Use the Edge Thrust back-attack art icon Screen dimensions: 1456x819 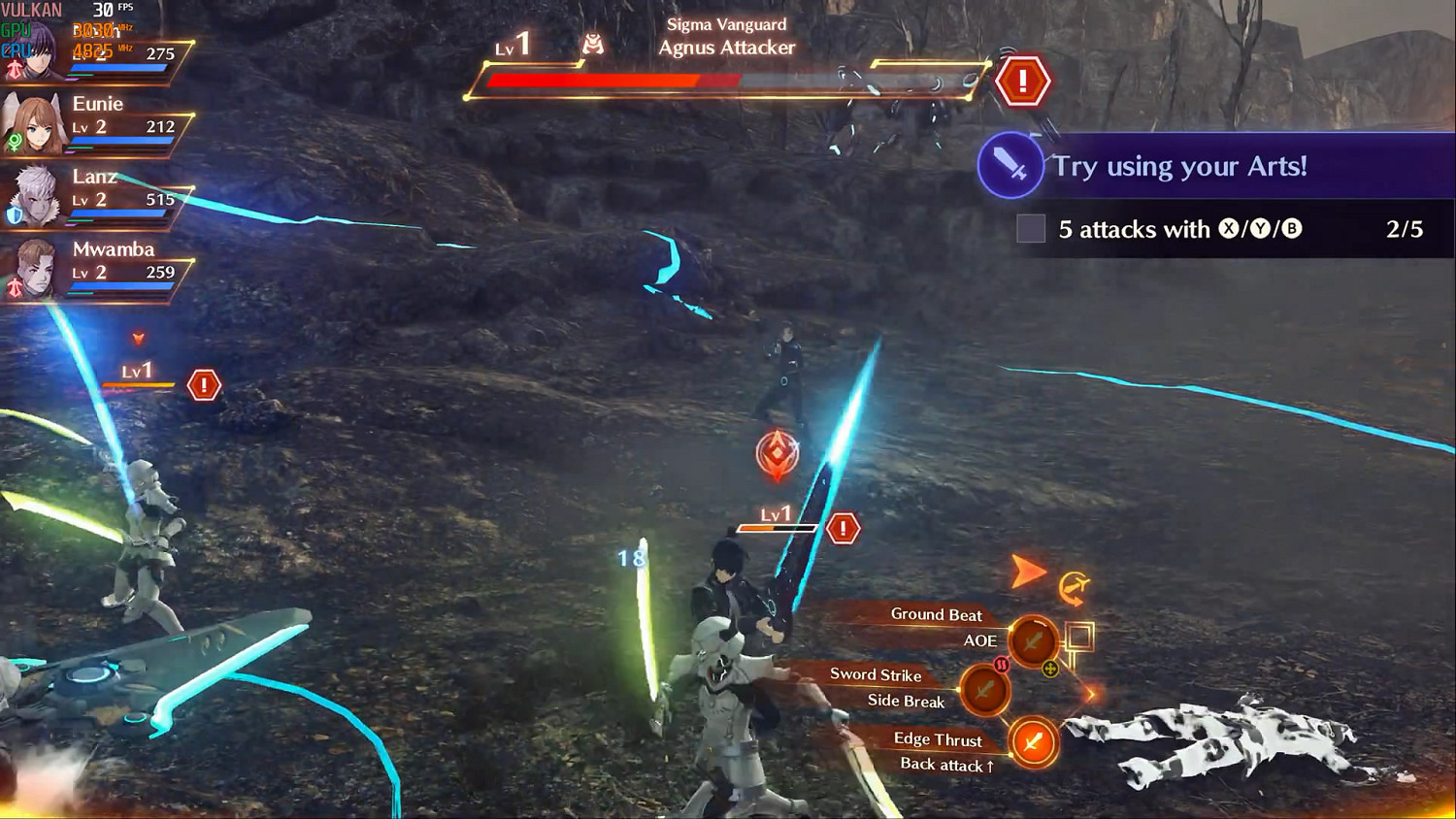pos(1034,744)
